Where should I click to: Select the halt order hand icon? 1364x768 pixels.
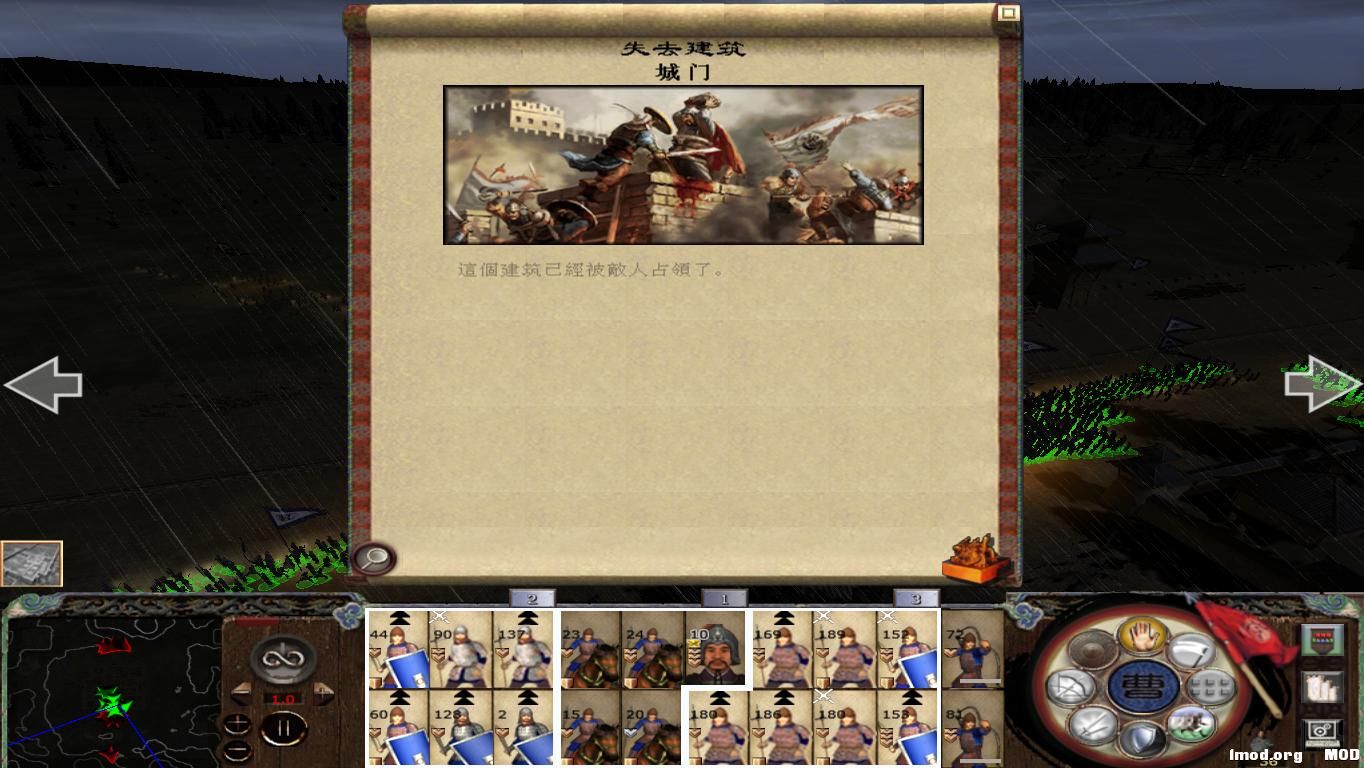(1143, 637)
